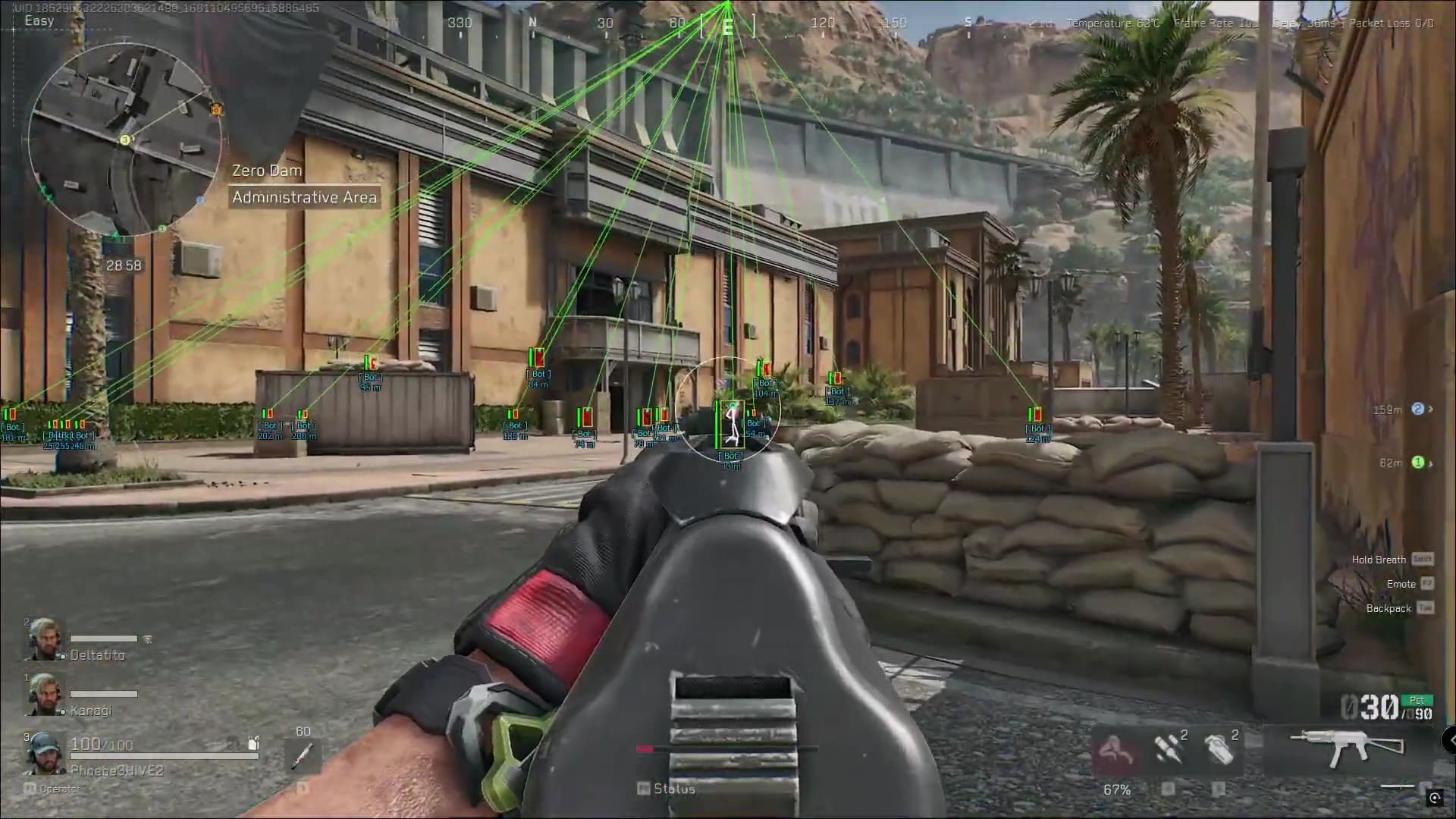Click the grenade quick-slot icon

pos(1220,749)
